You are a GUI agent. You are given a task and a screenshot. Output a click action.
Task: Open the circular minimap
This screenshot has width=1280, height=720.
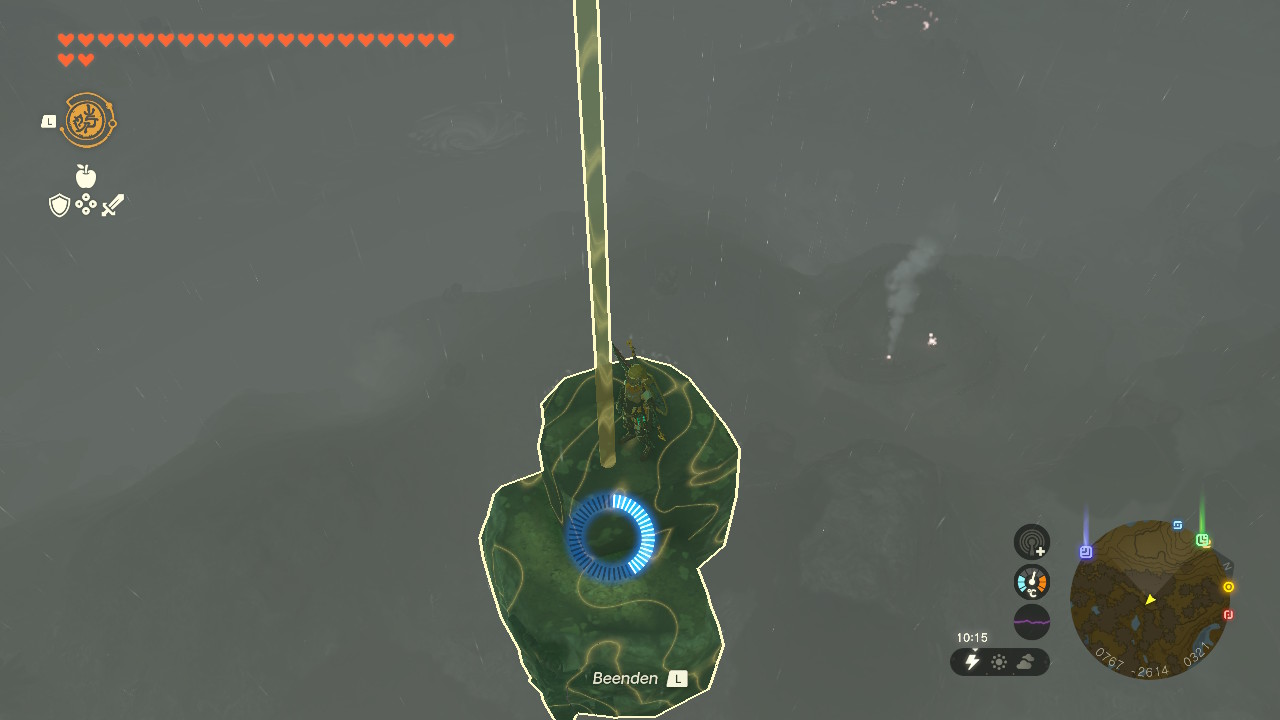pos(1150,599)
